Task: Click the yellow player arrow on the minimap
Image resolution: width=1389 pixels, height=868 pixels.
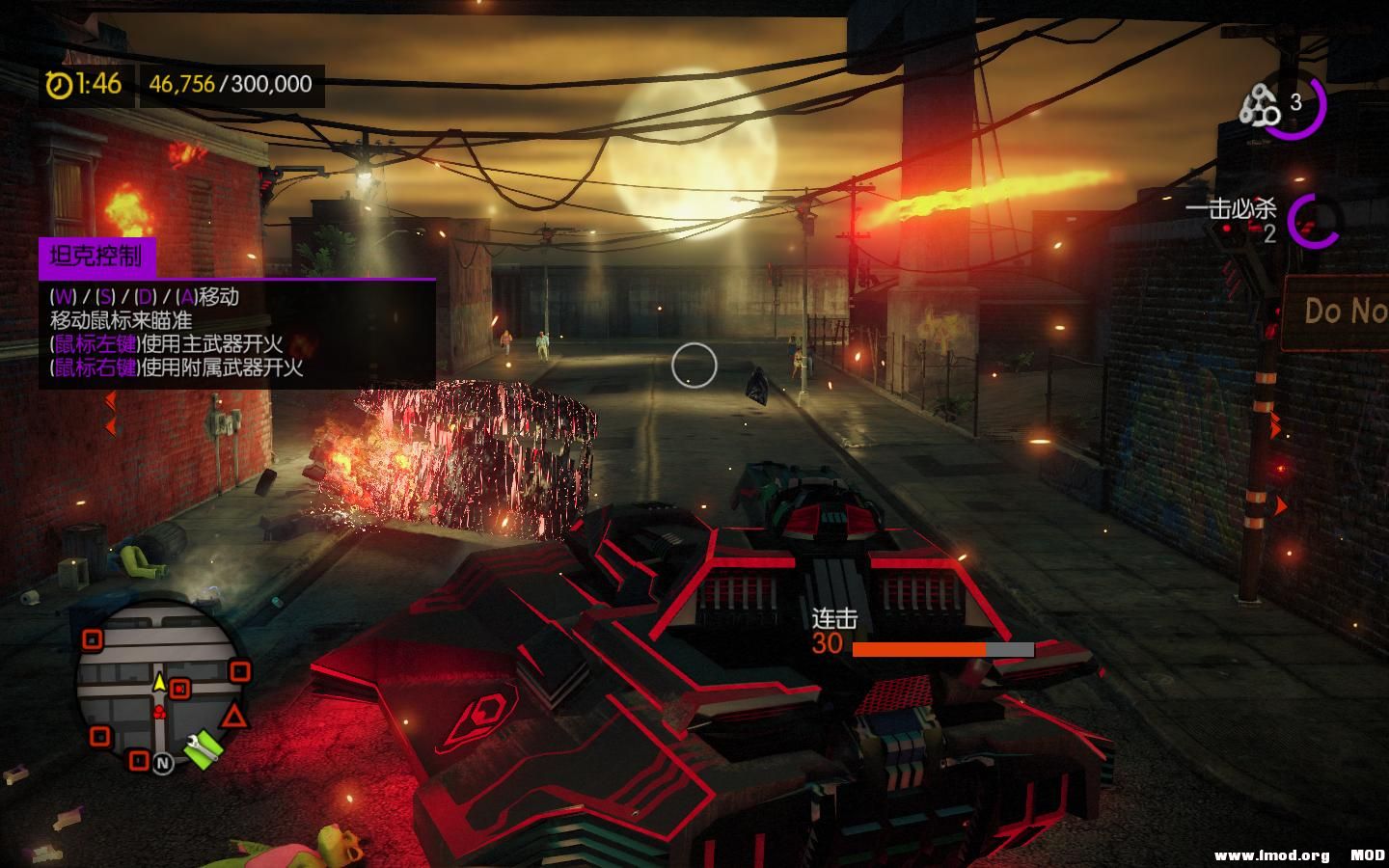Action: (x=159, y=683)
